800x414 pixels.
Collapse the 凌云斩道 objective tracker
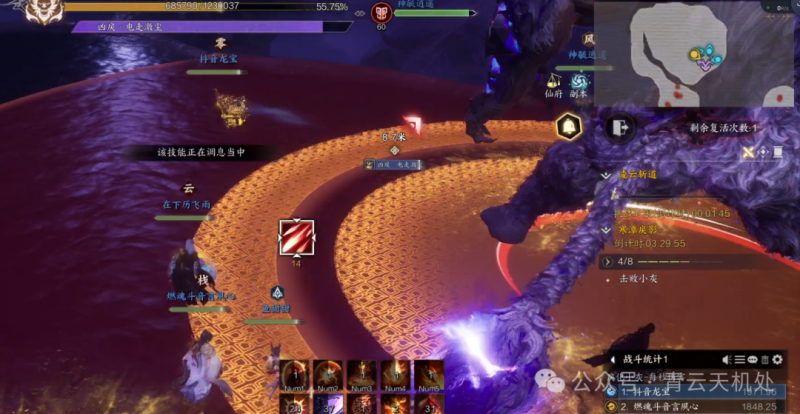pyautogui.click(x=606, y=174)
